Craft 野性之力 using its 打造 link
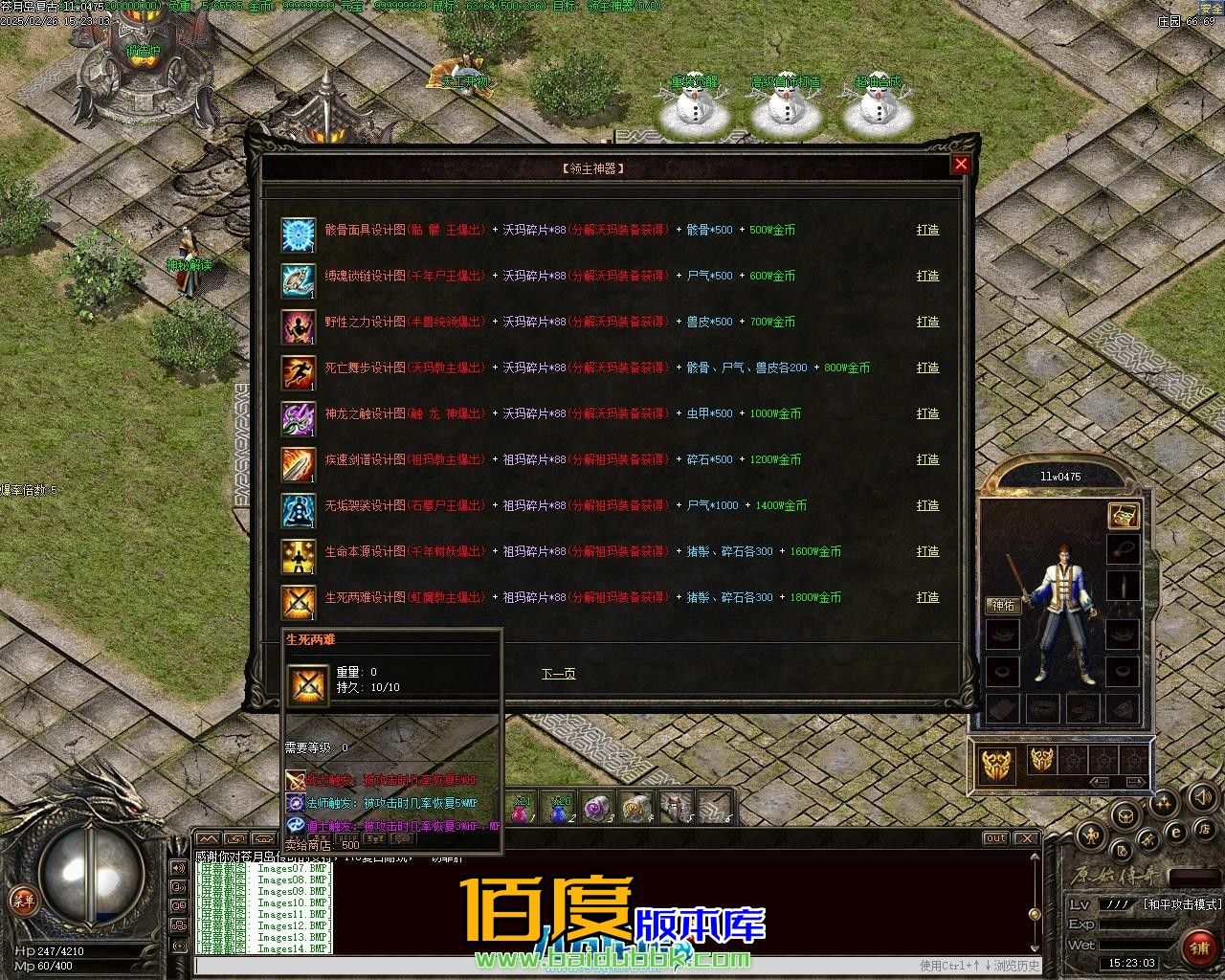The height and width of the screenshot is (980, 1225). [x=927, y=323]
